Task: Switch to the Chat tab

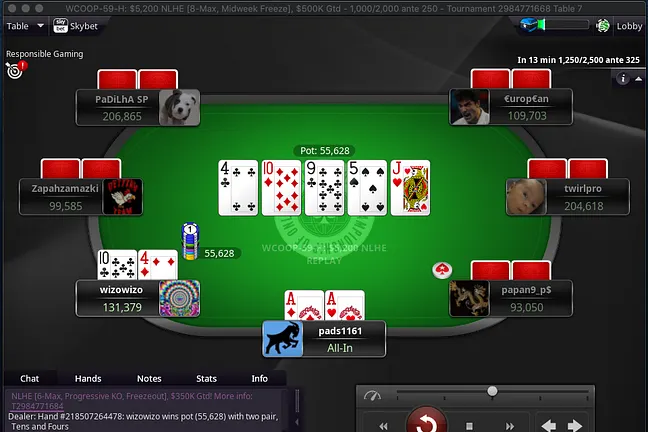Action: click(30, 379)
